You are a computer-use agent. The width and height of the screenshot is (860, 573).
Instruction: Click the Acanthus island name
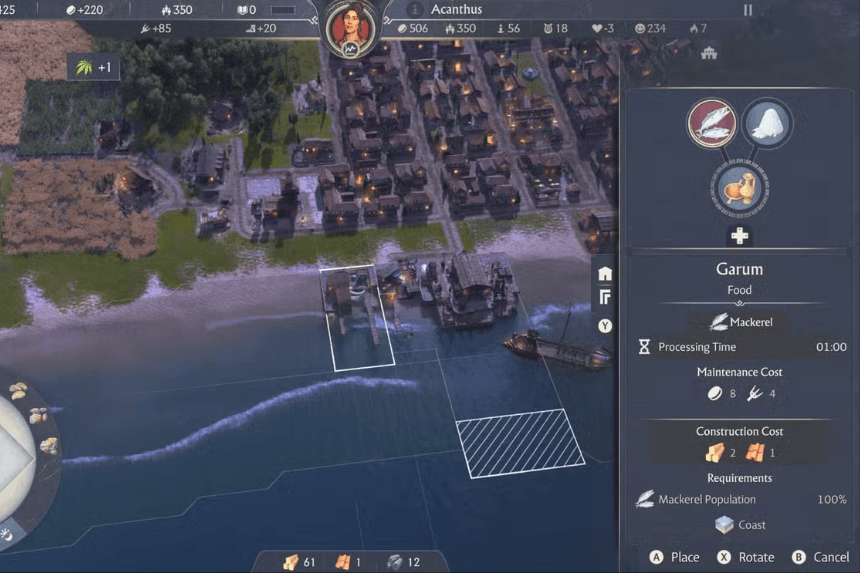coord(456,10)
